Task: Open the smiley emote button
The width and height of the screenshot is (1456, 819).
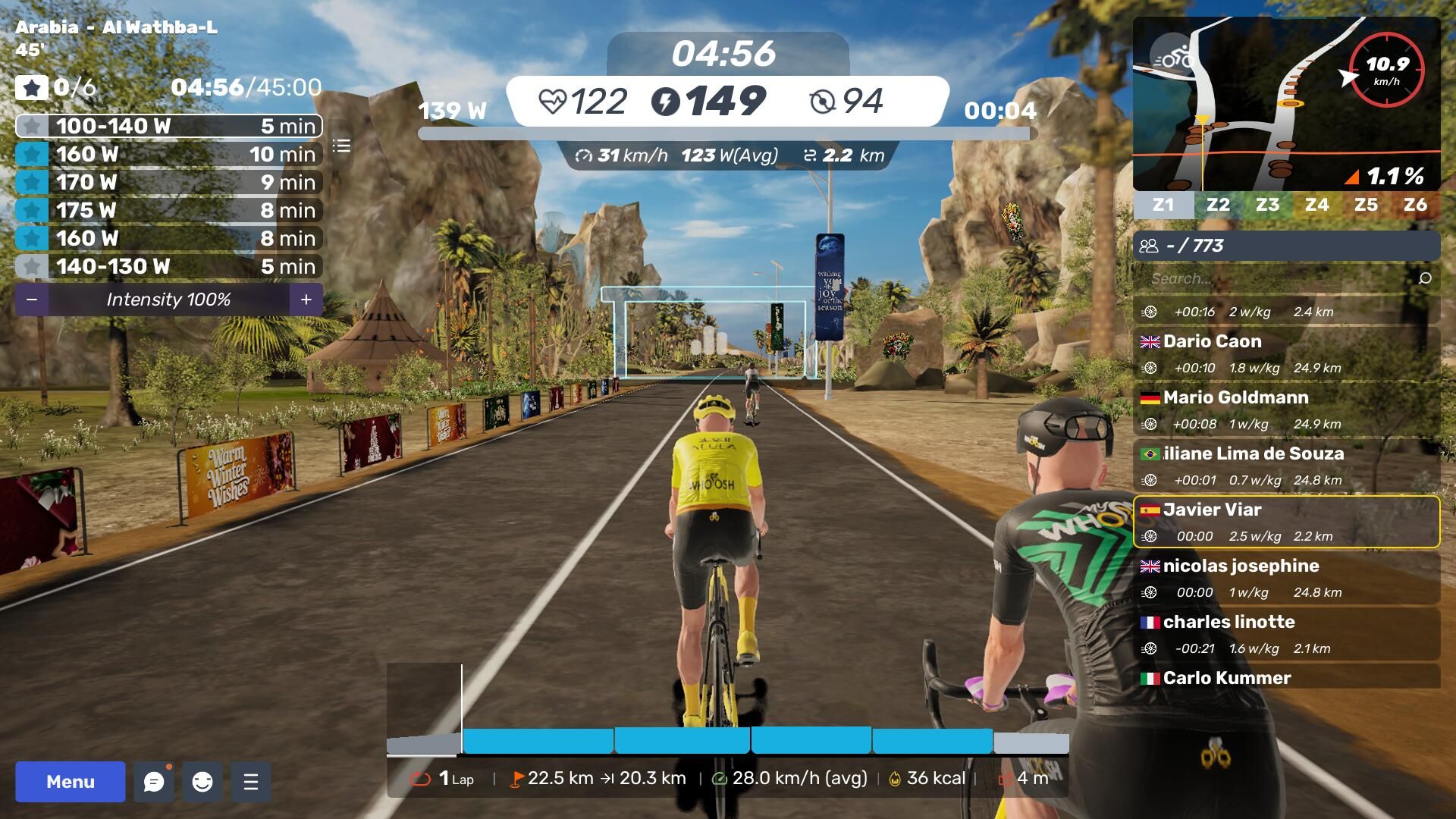Action: (x=202, y=782)
